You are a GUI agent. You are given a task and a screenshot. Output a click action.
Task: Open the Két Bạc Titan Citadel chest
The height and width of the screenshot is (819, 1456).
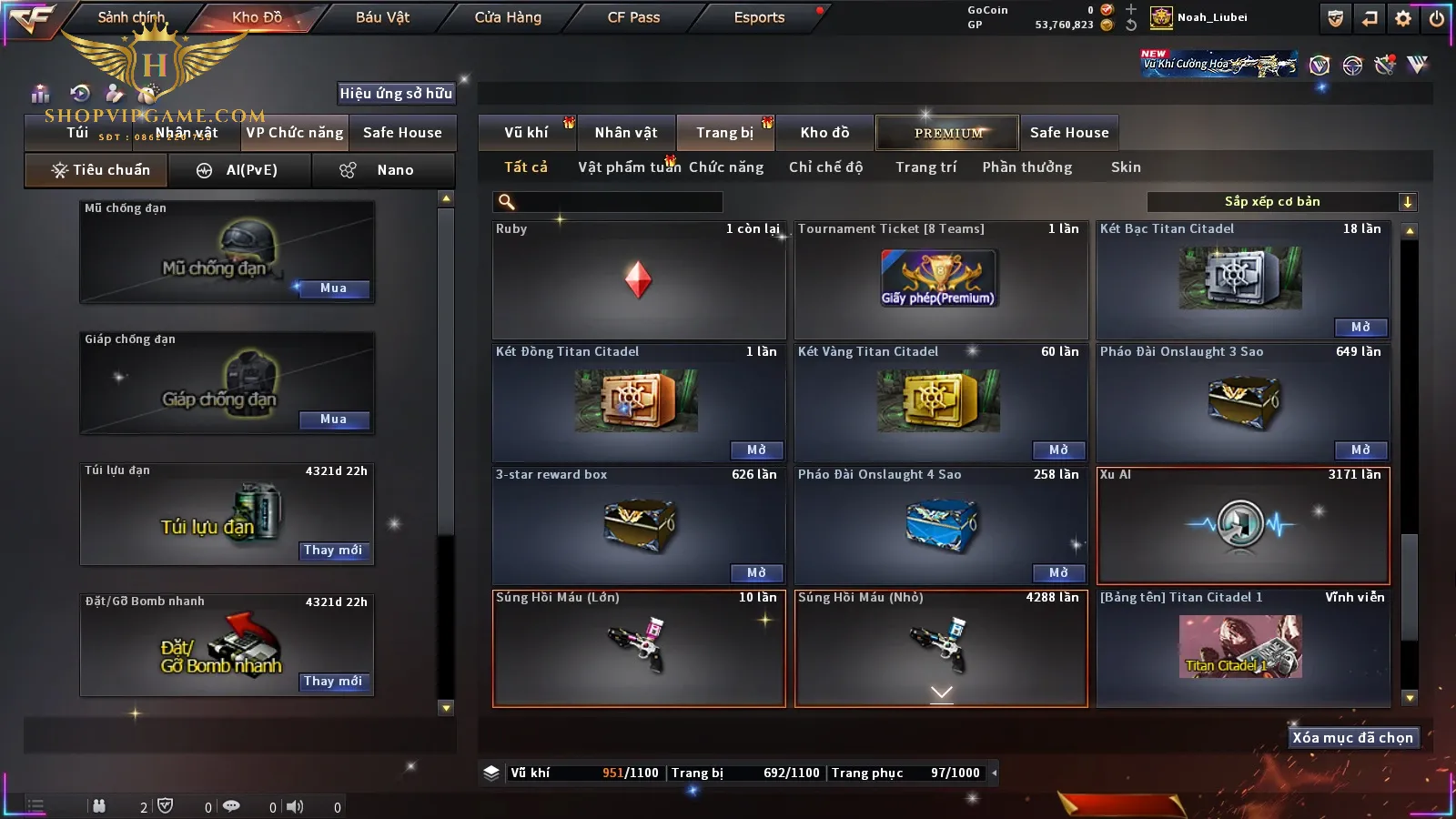1360,327
